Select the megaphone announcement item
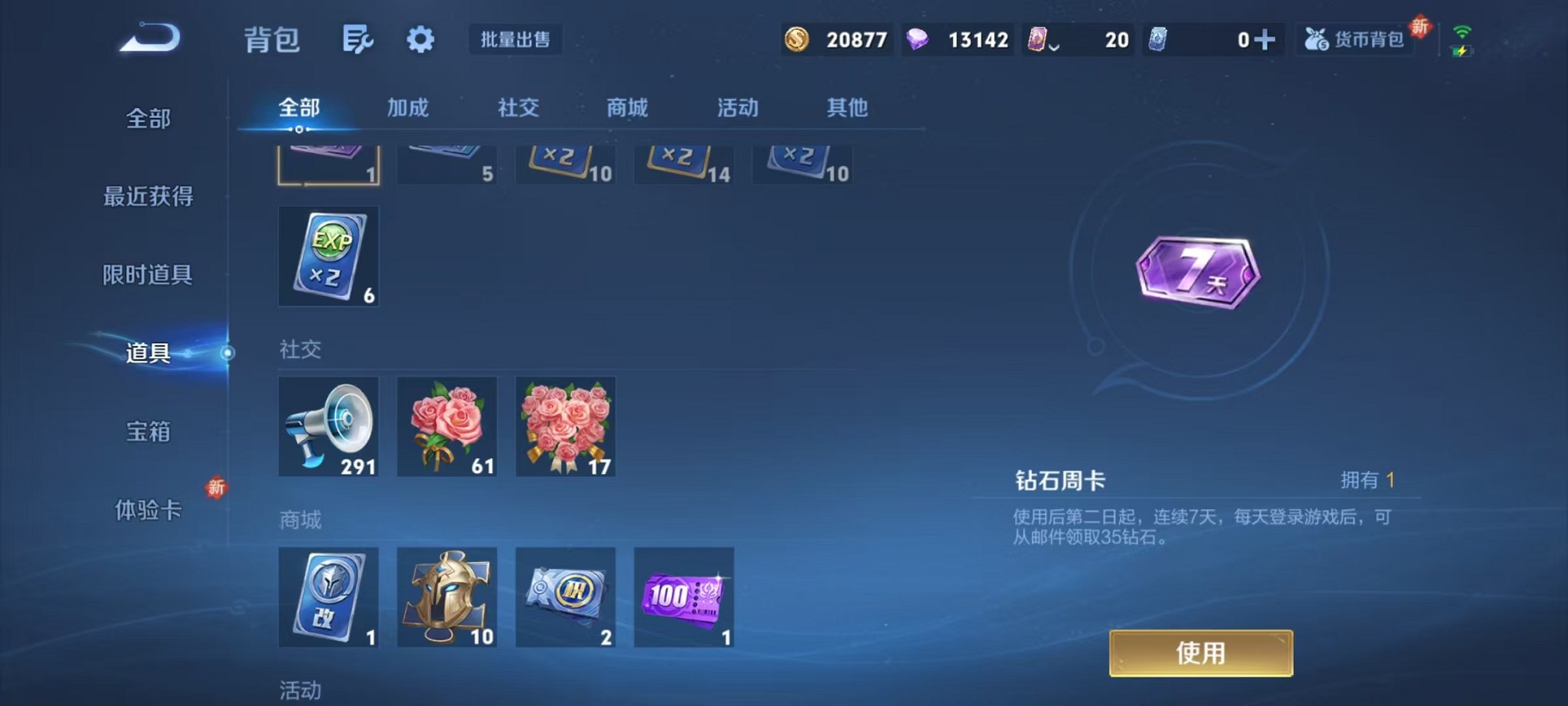Screen dimensions: 1568x706 pyautogui.click(x=328, y=425)
